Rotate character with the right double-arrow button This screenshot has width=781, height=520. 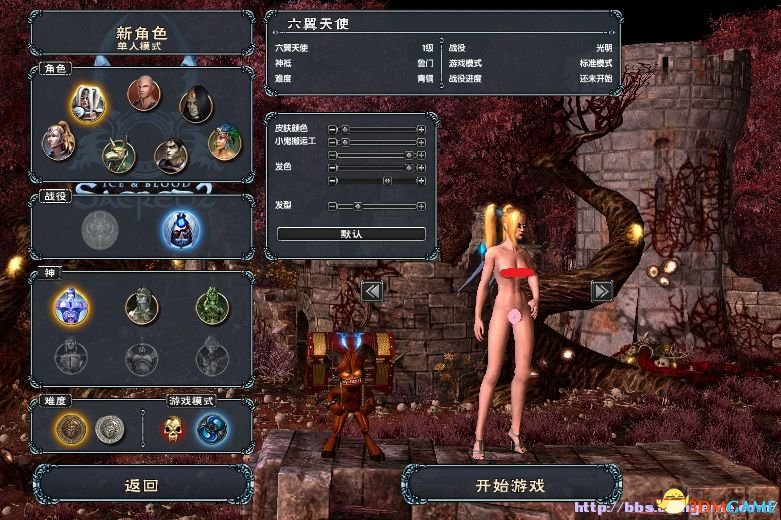pyautogui.click(x=602, y=291)
